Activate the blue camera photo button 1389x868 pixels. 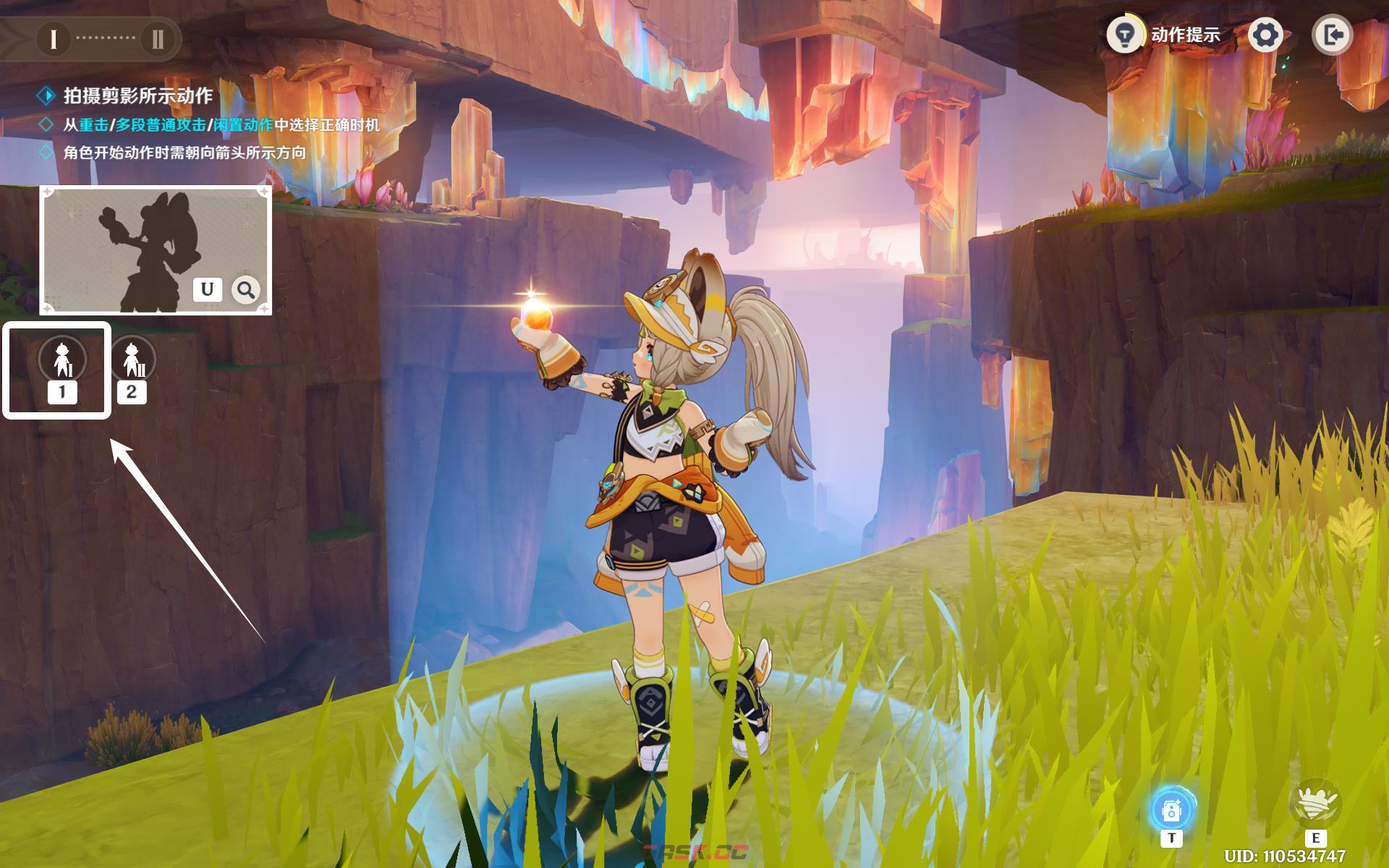(1171, 811)
